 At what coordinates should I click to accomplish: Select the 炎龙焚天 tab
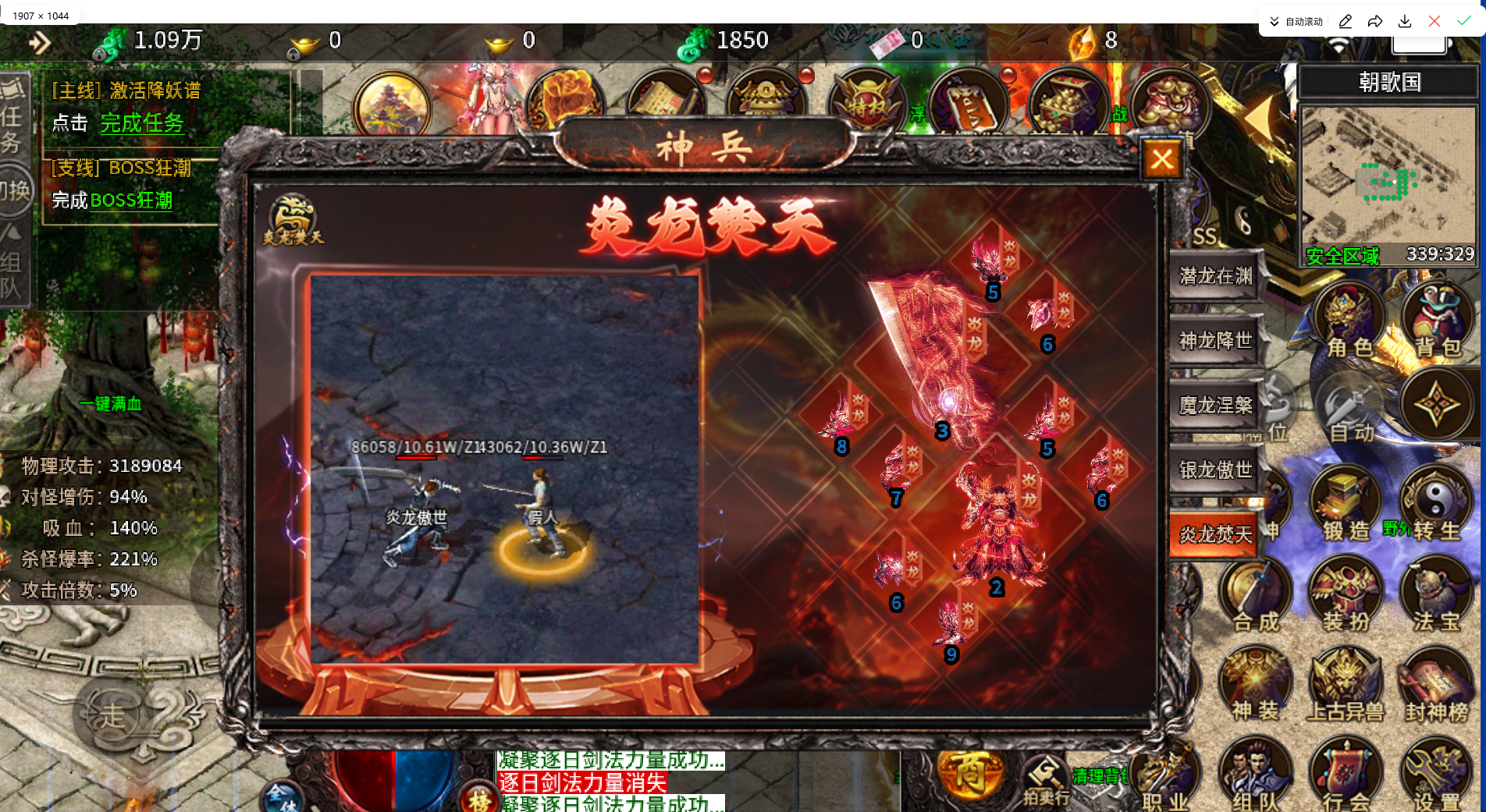click(x=1214, y=534)
